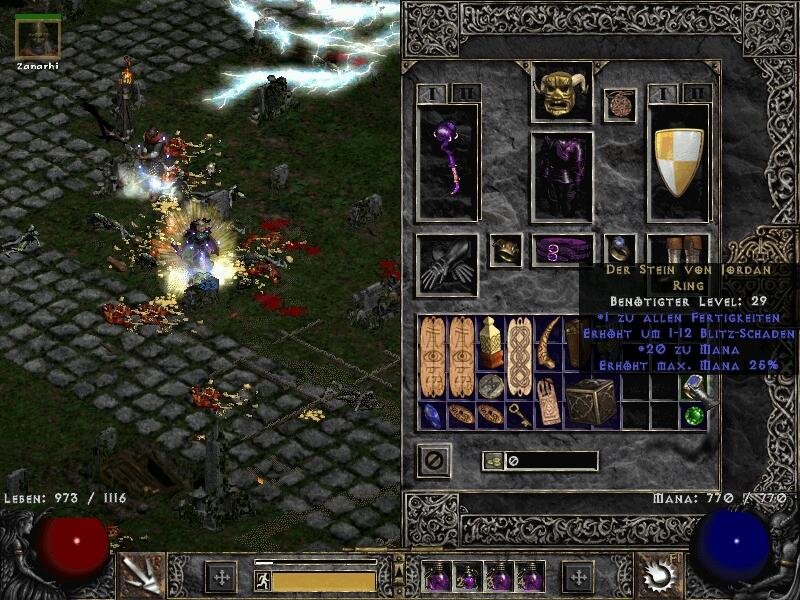Select the key in the inventory
800x600 pixels.
coord(518,414)
